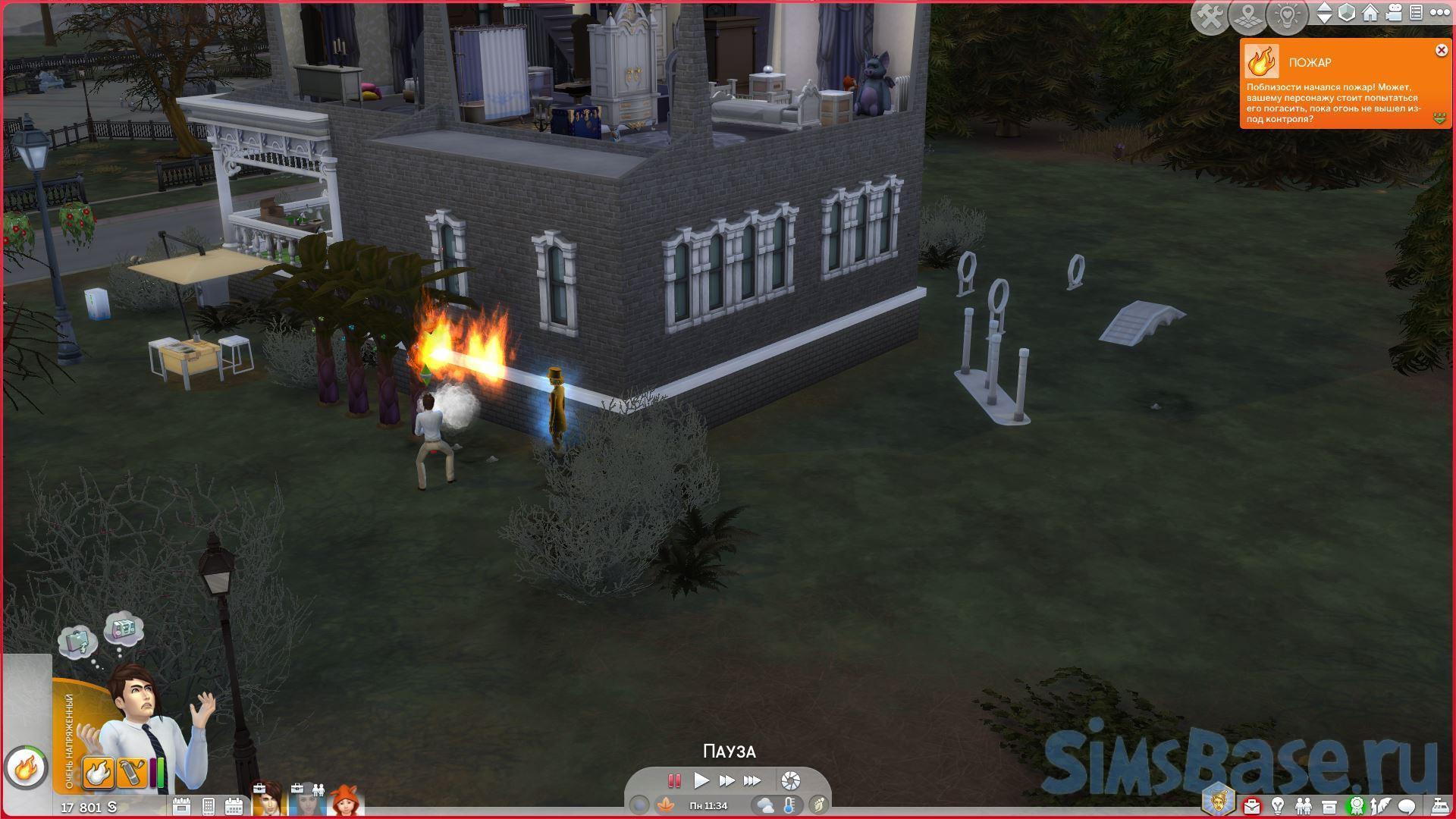The image size is (1456, 819).
Task: Close the fire notification
Action: 1441,51
